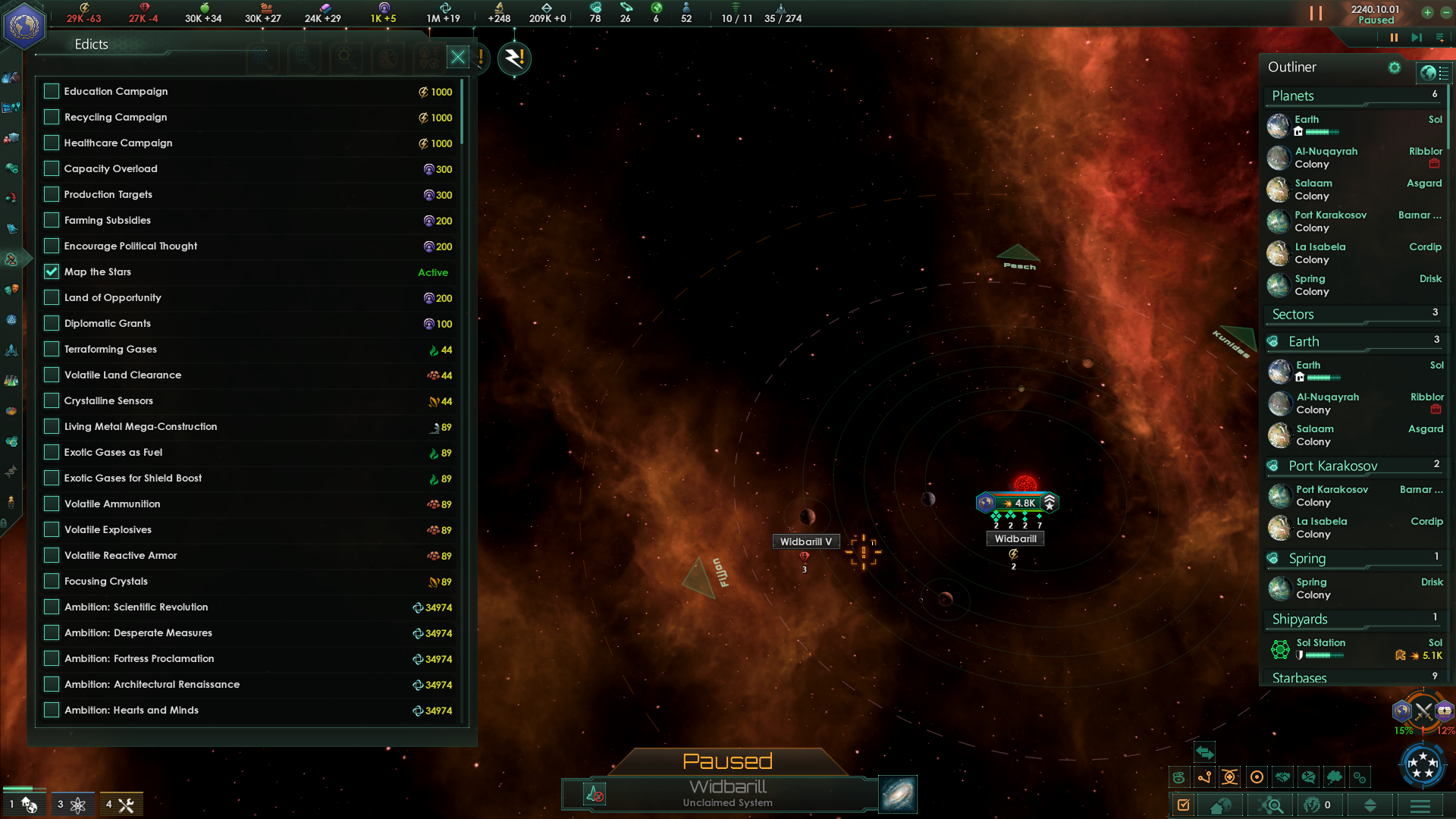Close the Edicts panel
This screenshot has width=1456, height=819.
tap(458, 58)
